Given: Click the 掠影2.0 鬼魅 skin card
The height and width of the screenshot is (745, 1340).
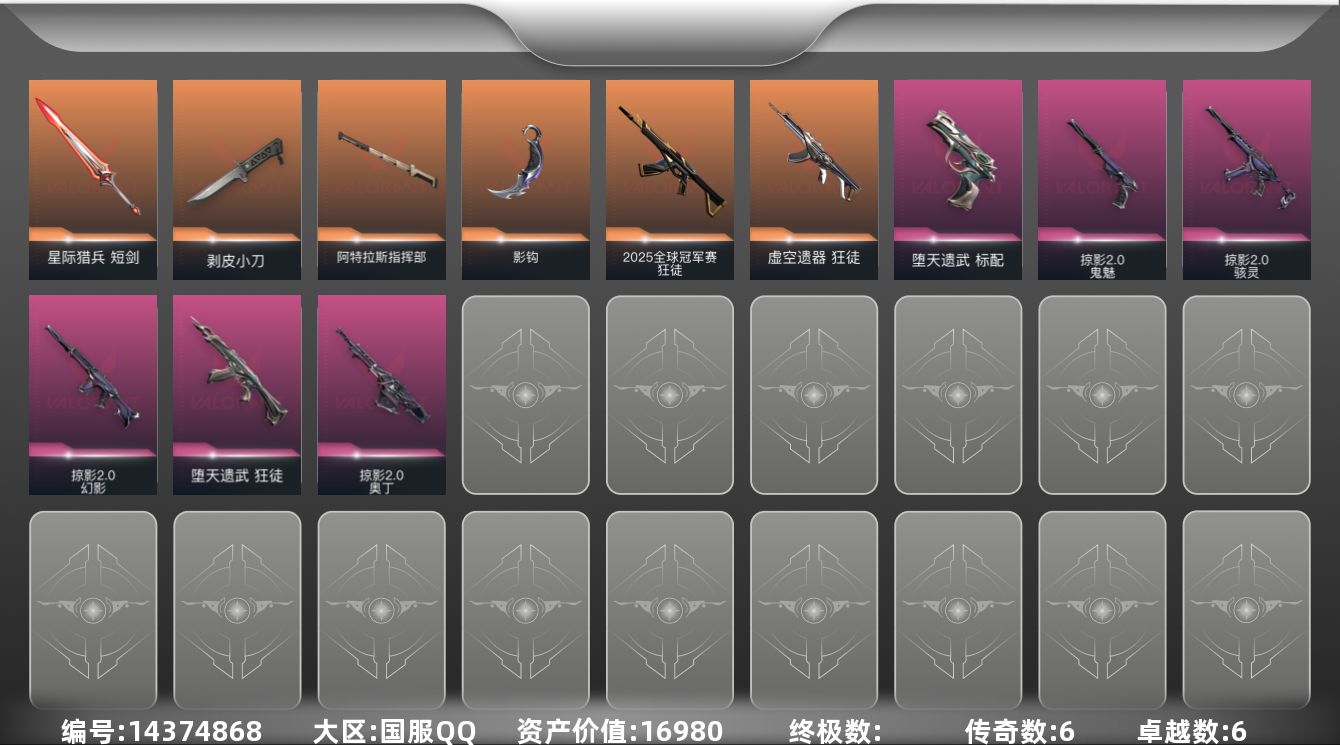Looking at the screenshot, I should point(1102,175).
